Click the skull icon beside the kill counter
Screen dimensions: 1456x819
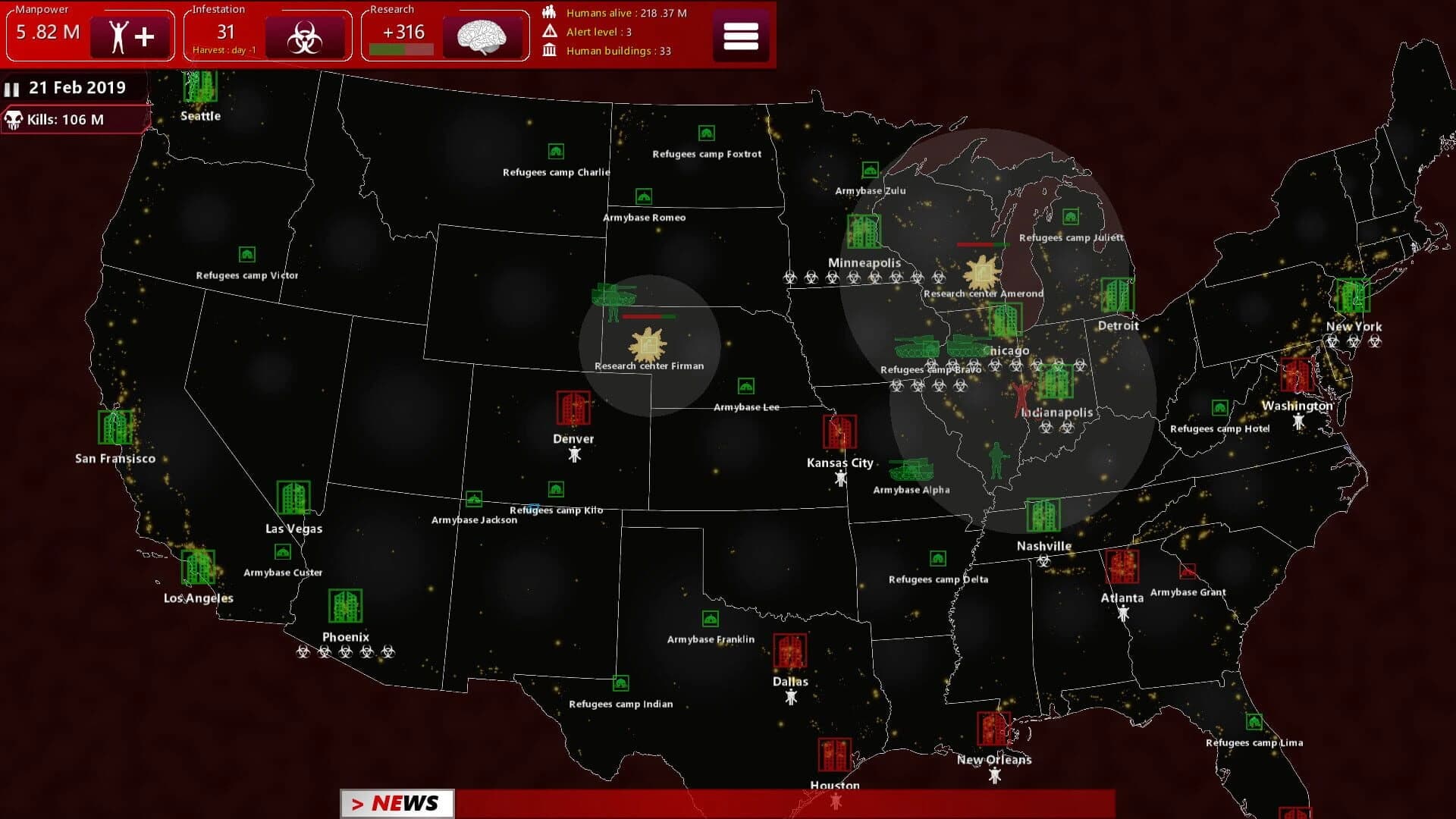pos(15,119)
